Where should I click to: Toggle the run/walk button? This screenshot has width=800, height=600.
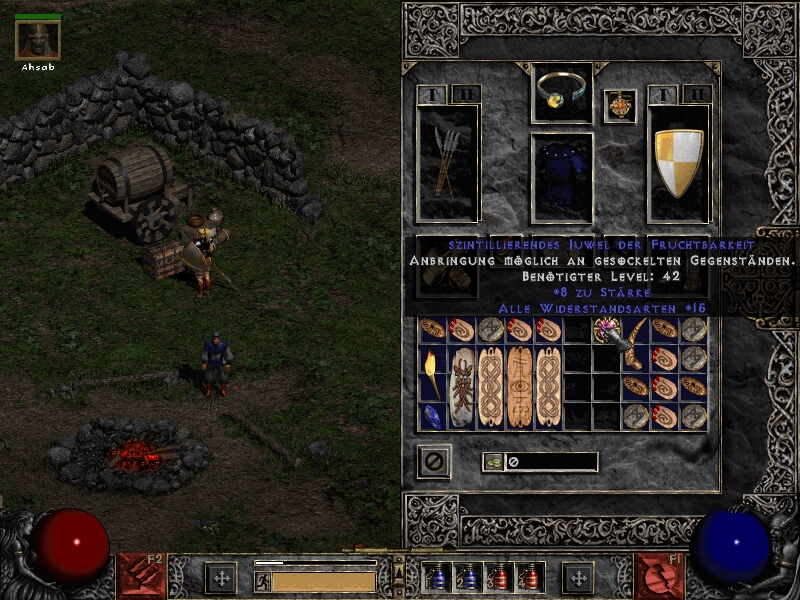(262, 580)
